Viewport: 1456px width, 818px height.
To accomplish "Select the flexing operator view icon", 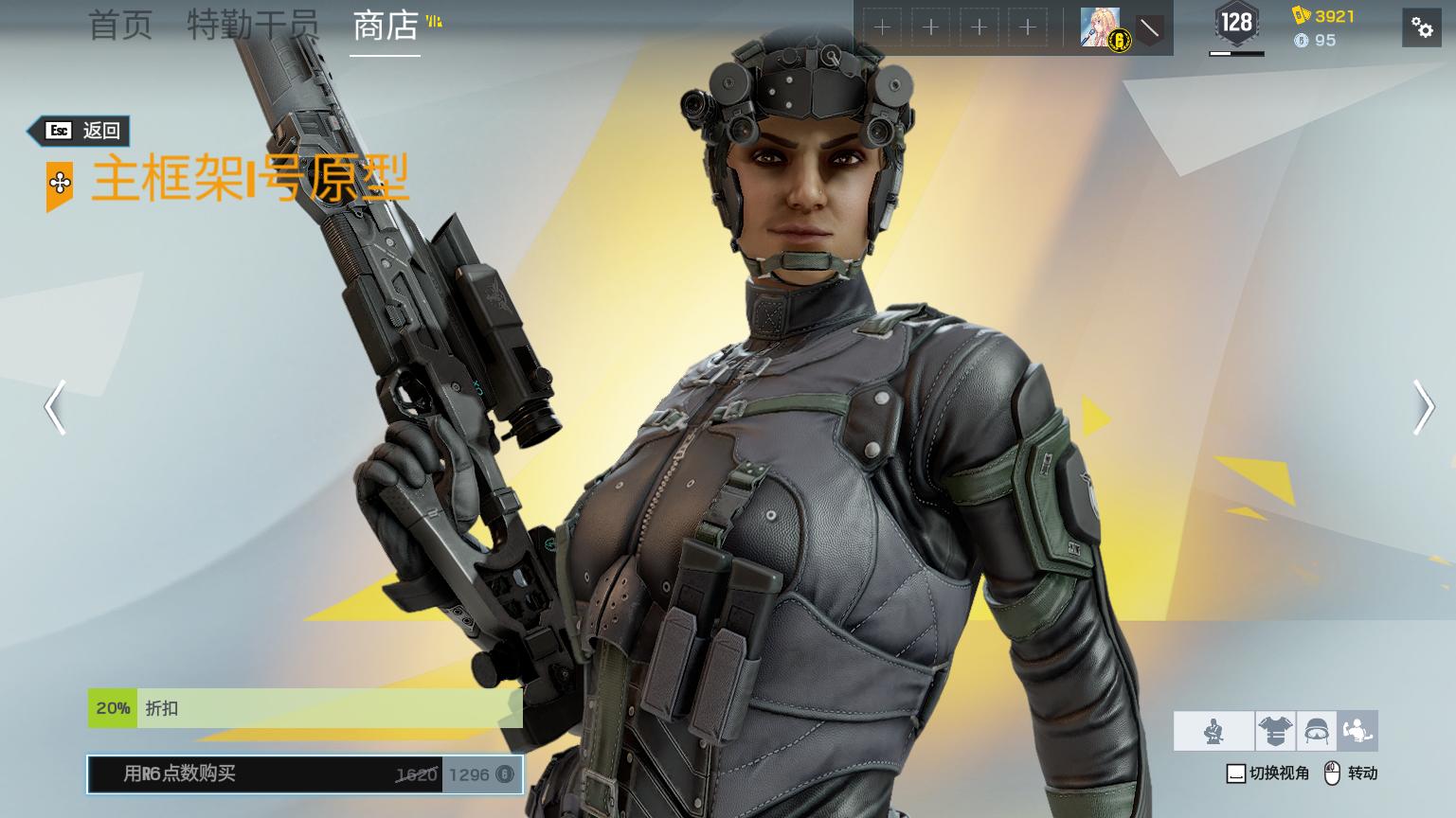I will click(x=1357, y=731).
